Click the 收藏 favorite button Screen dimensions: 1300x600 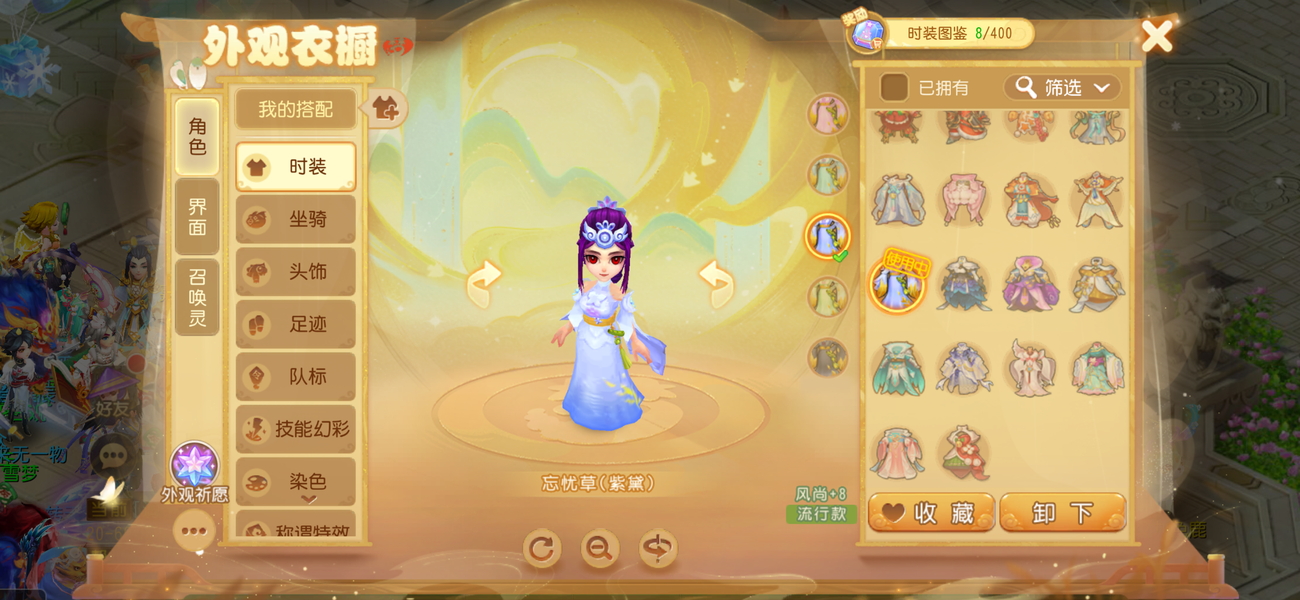click(931, 513)
